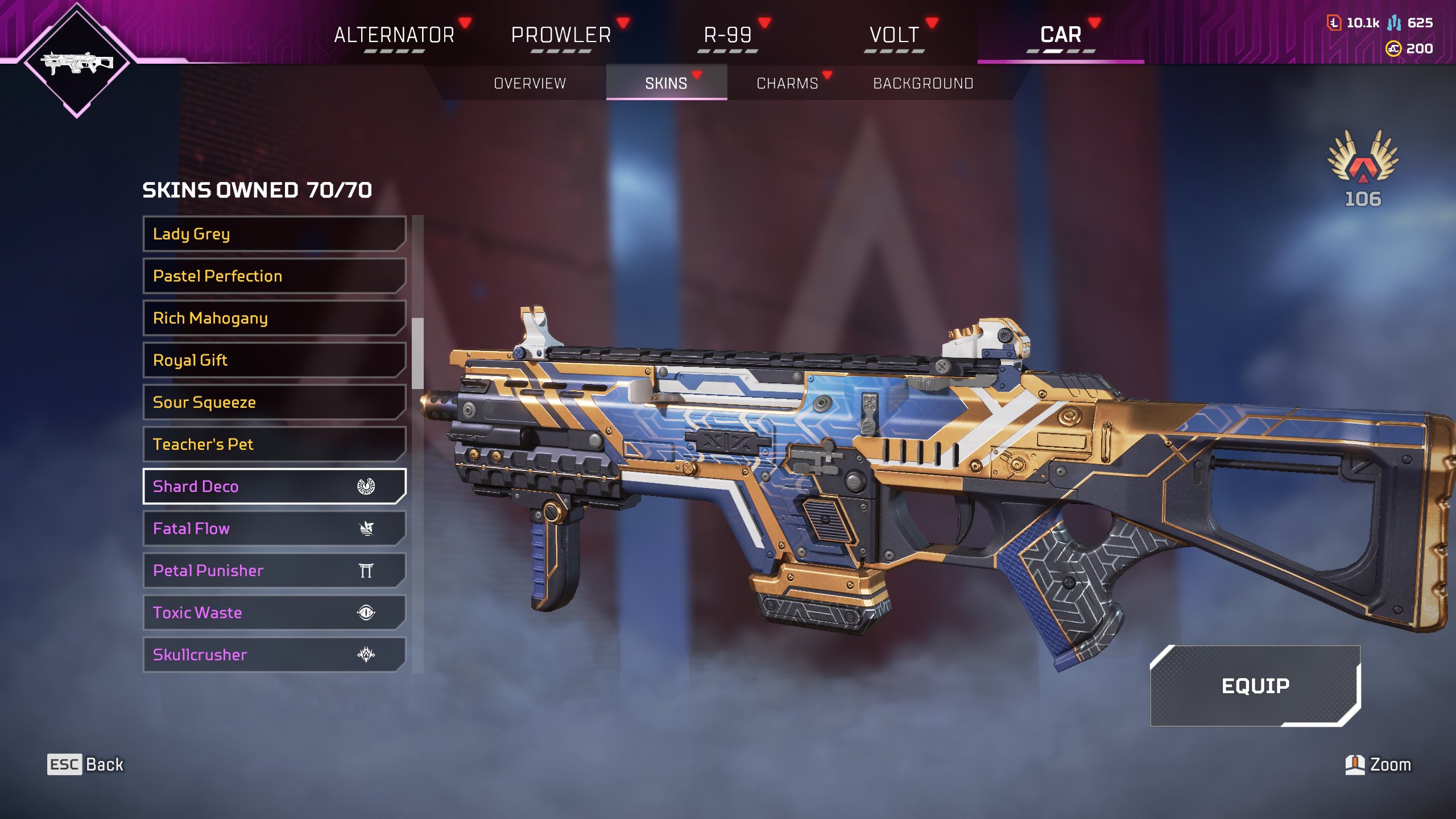The image size is (1456, 819).
Task: Open the PROWLER weapon tab
Action: [x=561, y=35]
